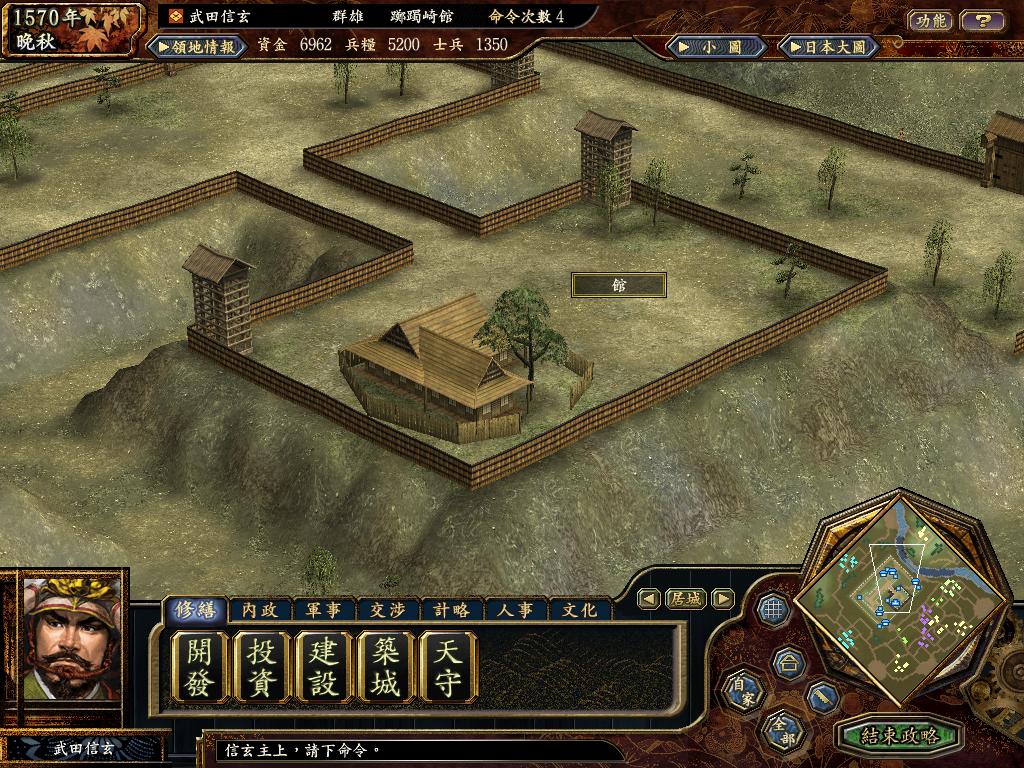Choose the 開發 command
This screenshot has height=768, width=1024.
[x=200, y=668]
